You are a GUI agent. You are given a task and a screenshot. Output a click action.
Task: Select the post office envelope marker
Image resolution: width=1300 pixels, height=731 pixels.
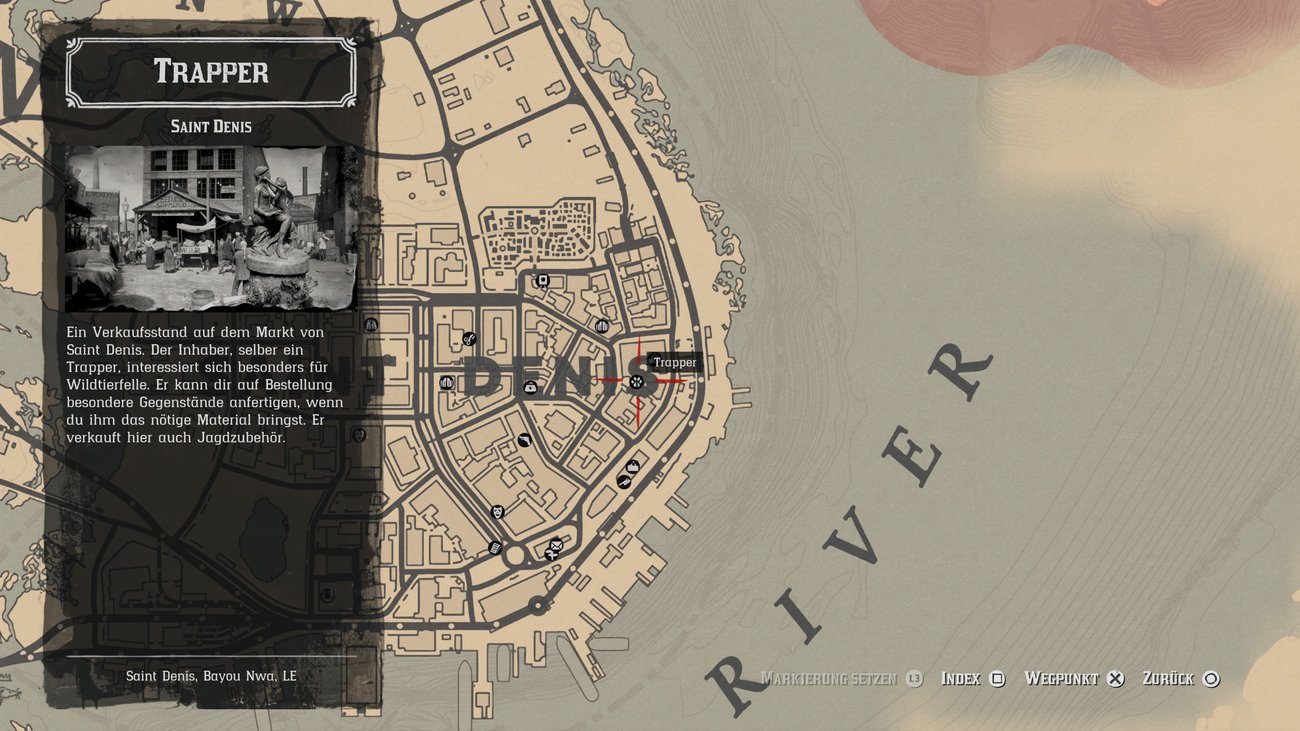coord(556,545)
